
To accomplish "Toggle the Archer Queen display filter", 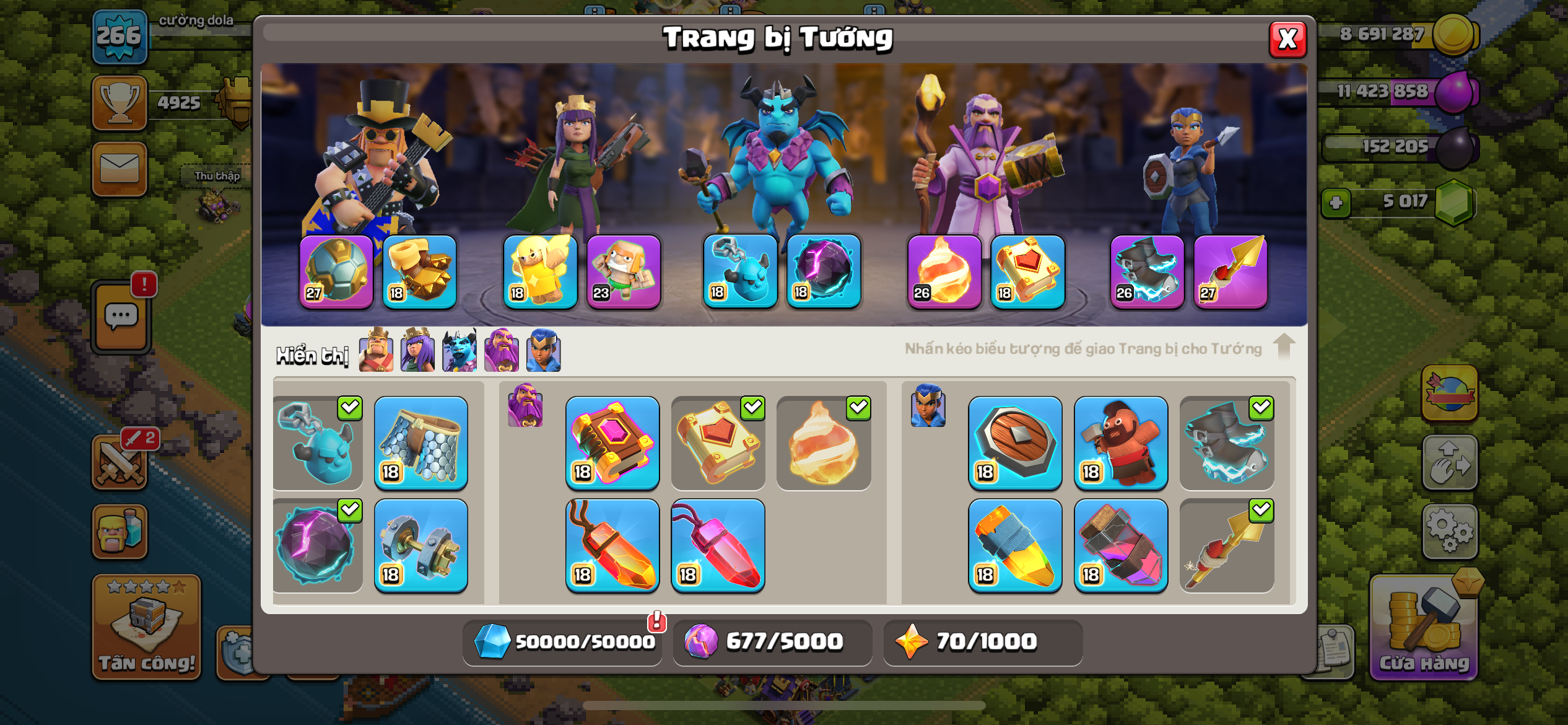I will click(417, 351).
